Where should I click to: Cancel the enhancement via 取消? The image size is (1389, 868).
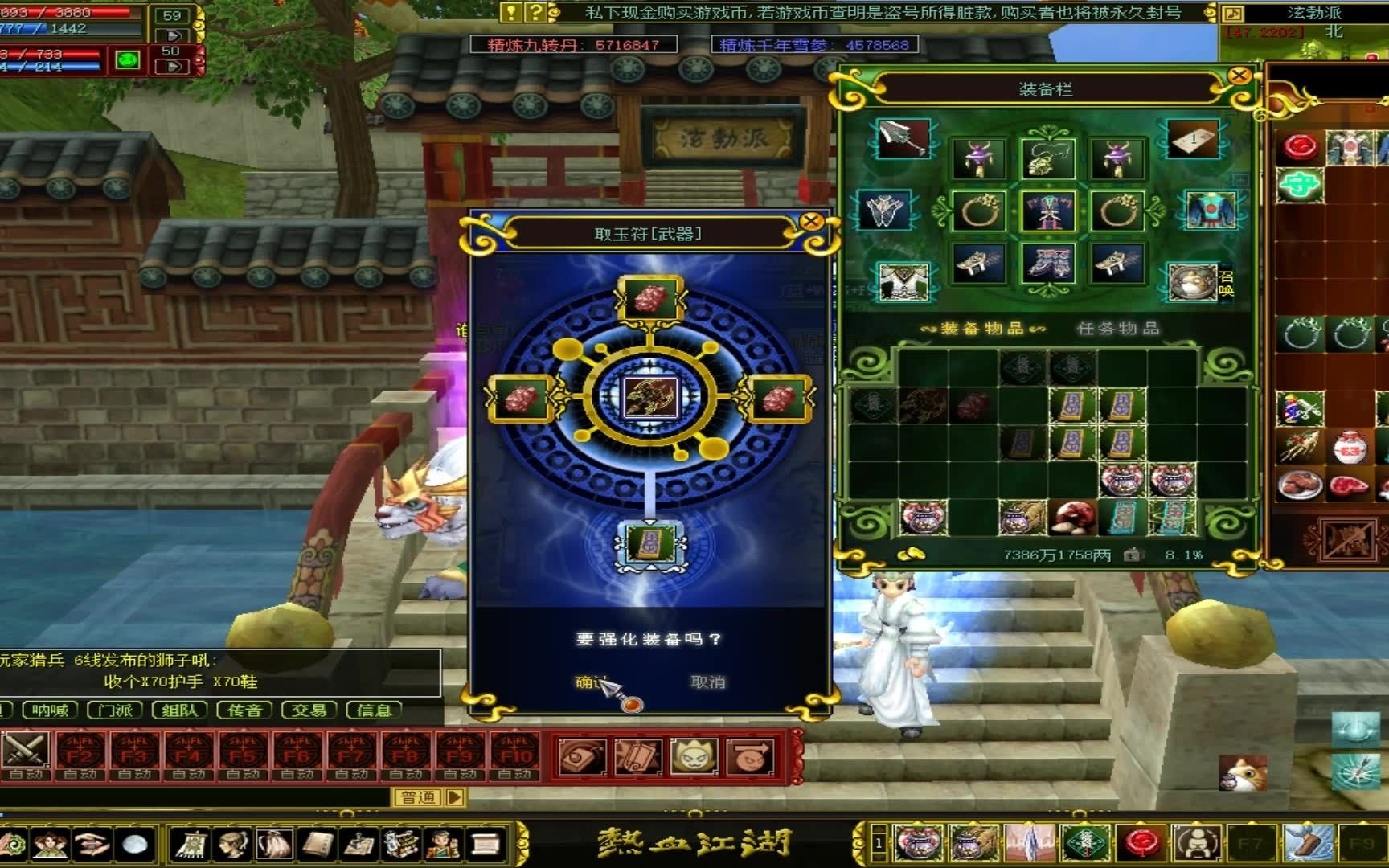pyautogui.click(x=707, y=682)
